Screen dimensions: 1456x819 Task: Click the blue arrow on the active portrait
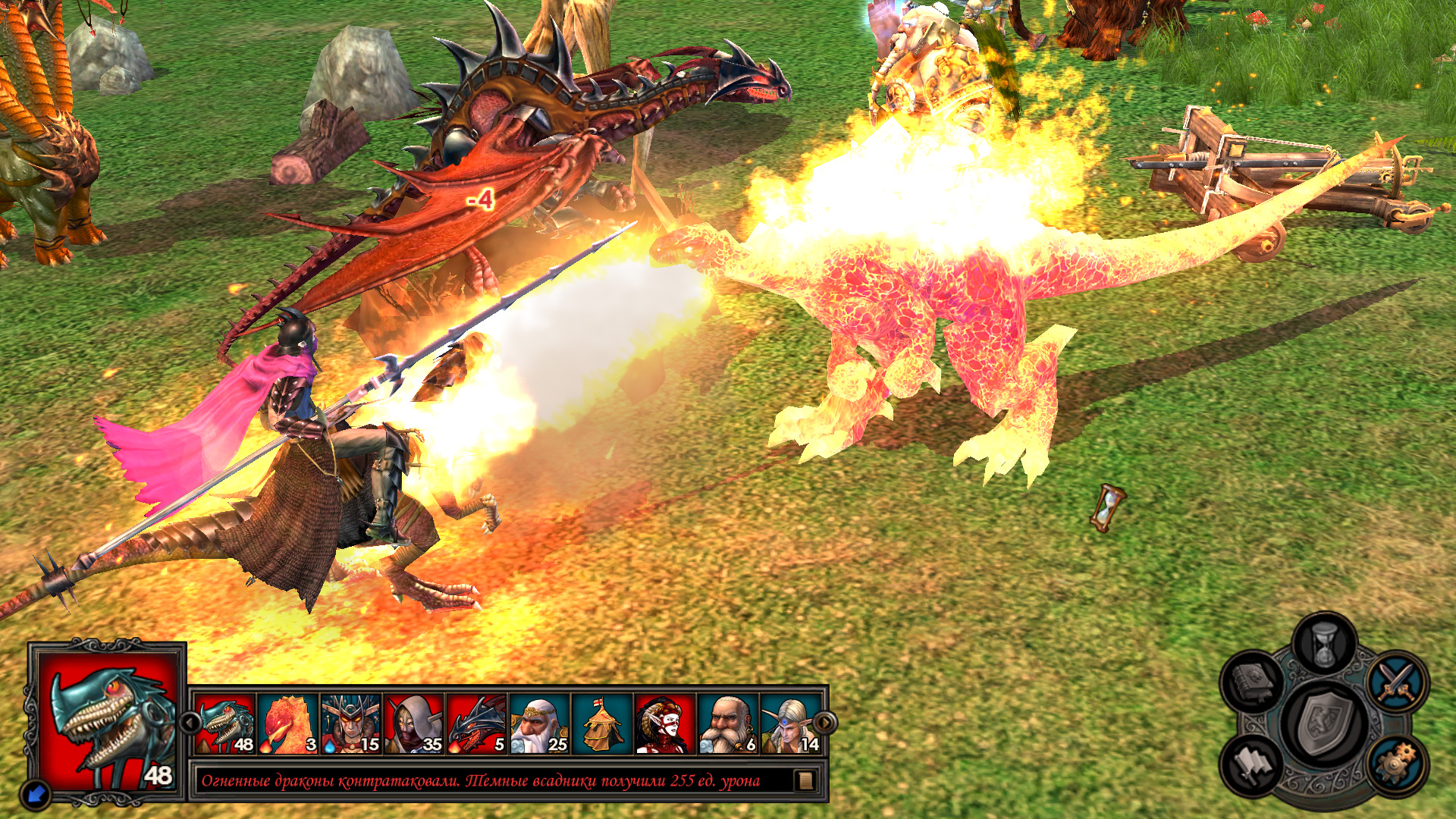35,793
